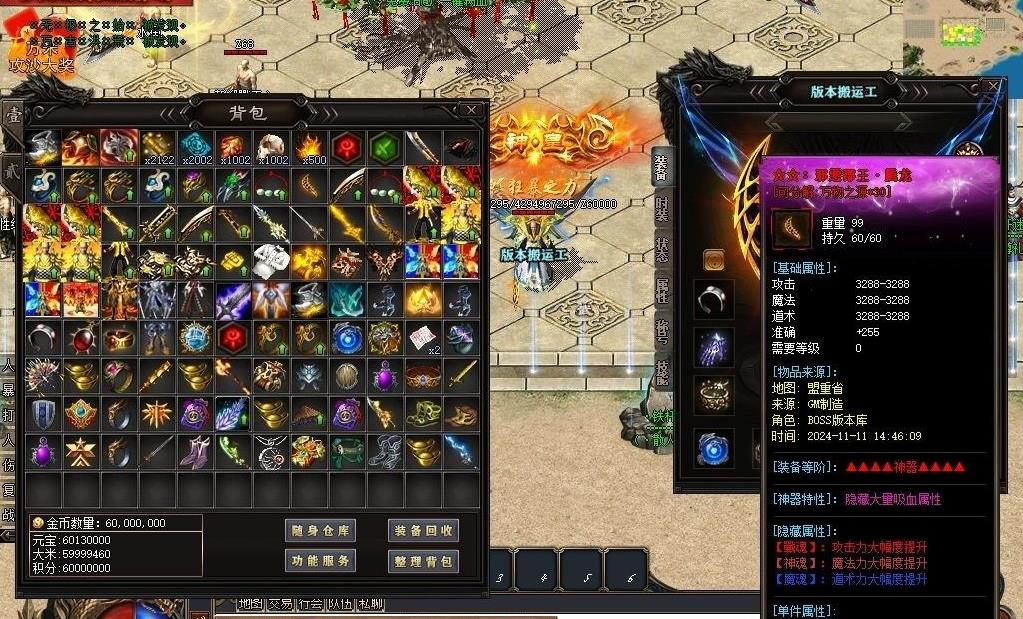
Task: Click the 装备回收 equipment recycle button
Action: click(x=423, y=531)
